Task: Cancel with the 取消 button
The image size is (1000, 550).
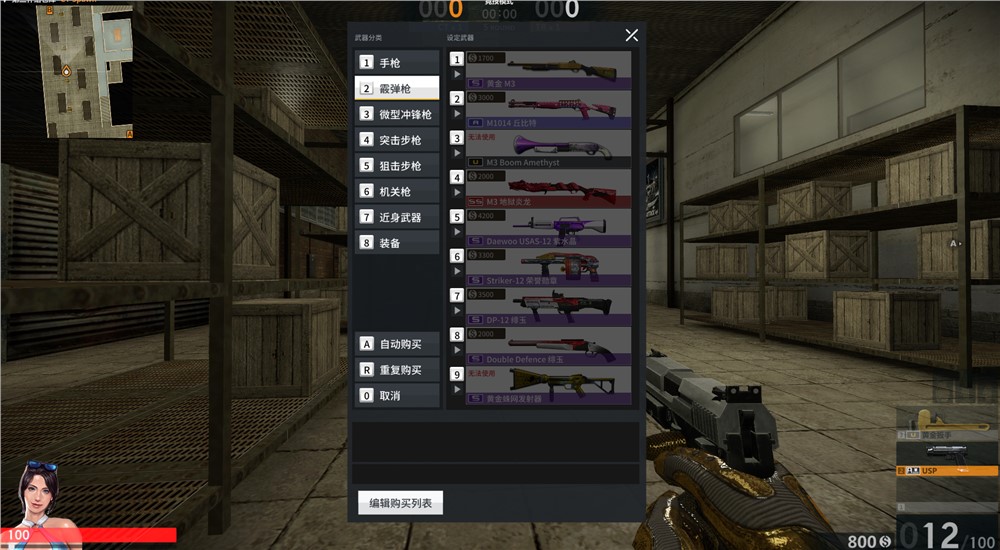Action: pos(397,396)
